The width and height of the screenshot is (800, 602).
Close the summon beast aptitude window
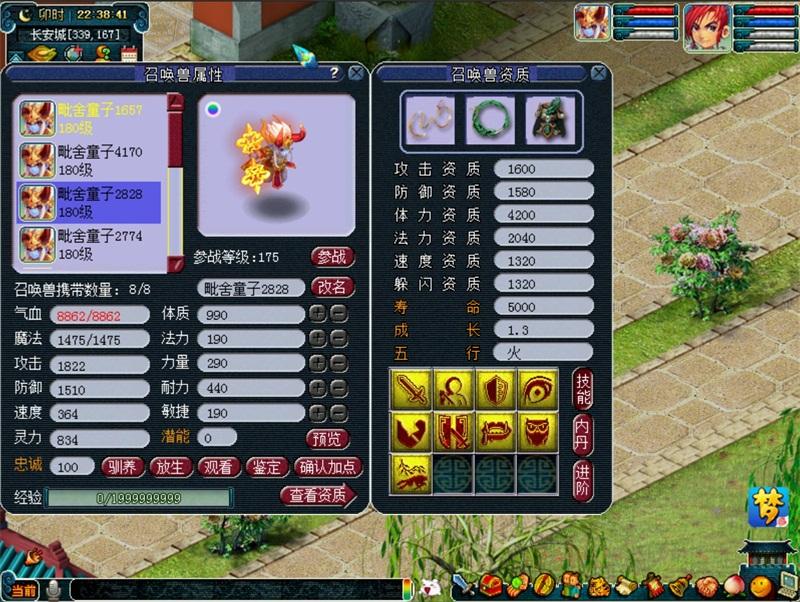(598, 73)
